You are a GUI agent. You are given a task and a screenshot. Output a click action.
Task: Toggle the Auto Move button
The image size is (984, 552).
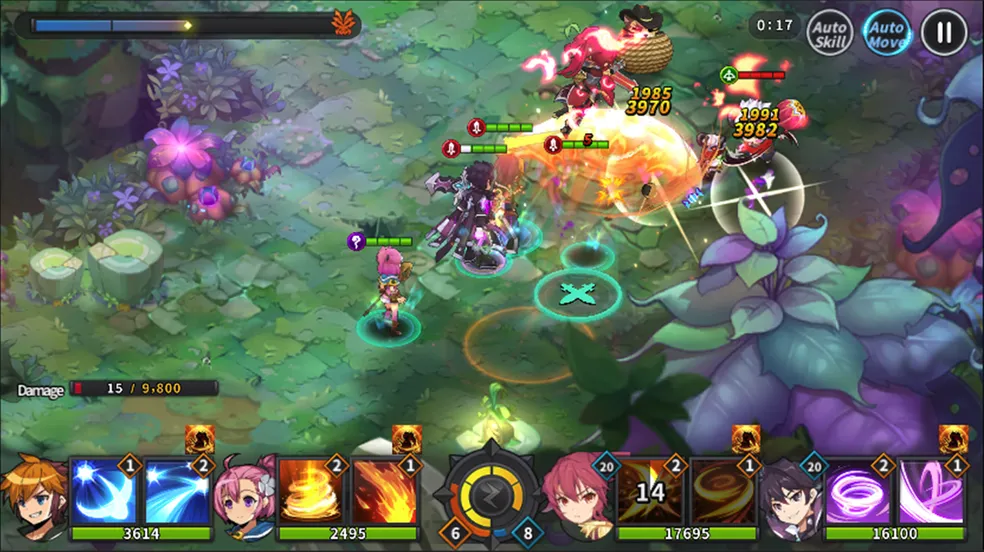click(886, 33)
